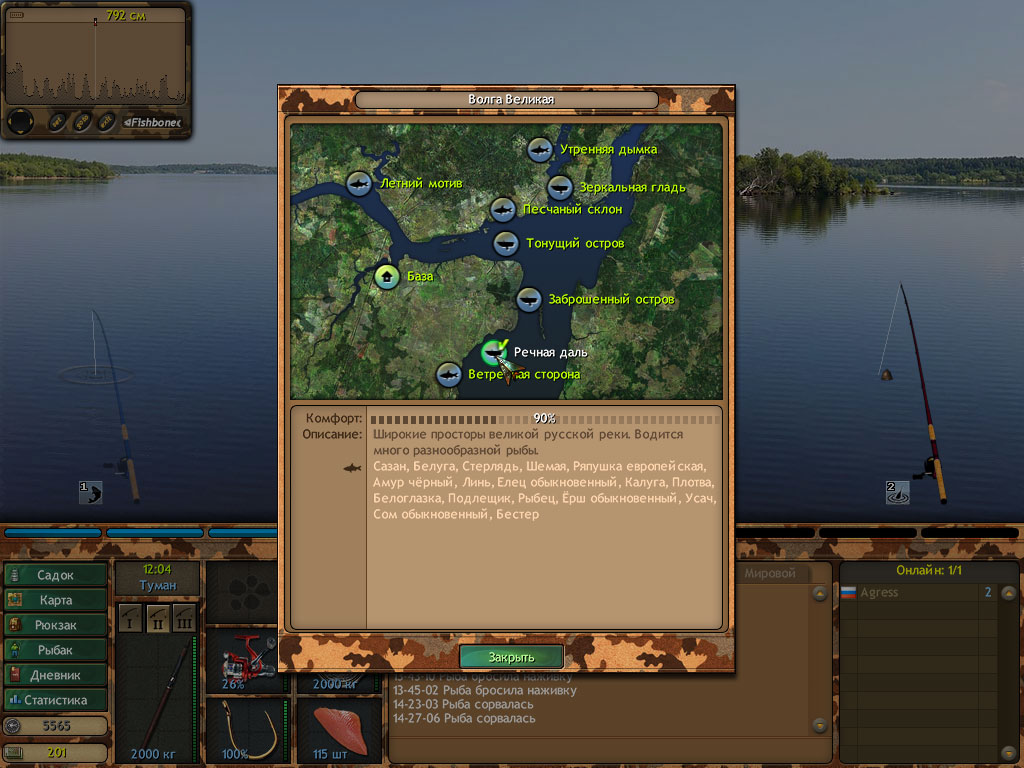Open the Садок keepnet menu
This screenshot has height=768, width=1024.
click(x=56, y=575)
